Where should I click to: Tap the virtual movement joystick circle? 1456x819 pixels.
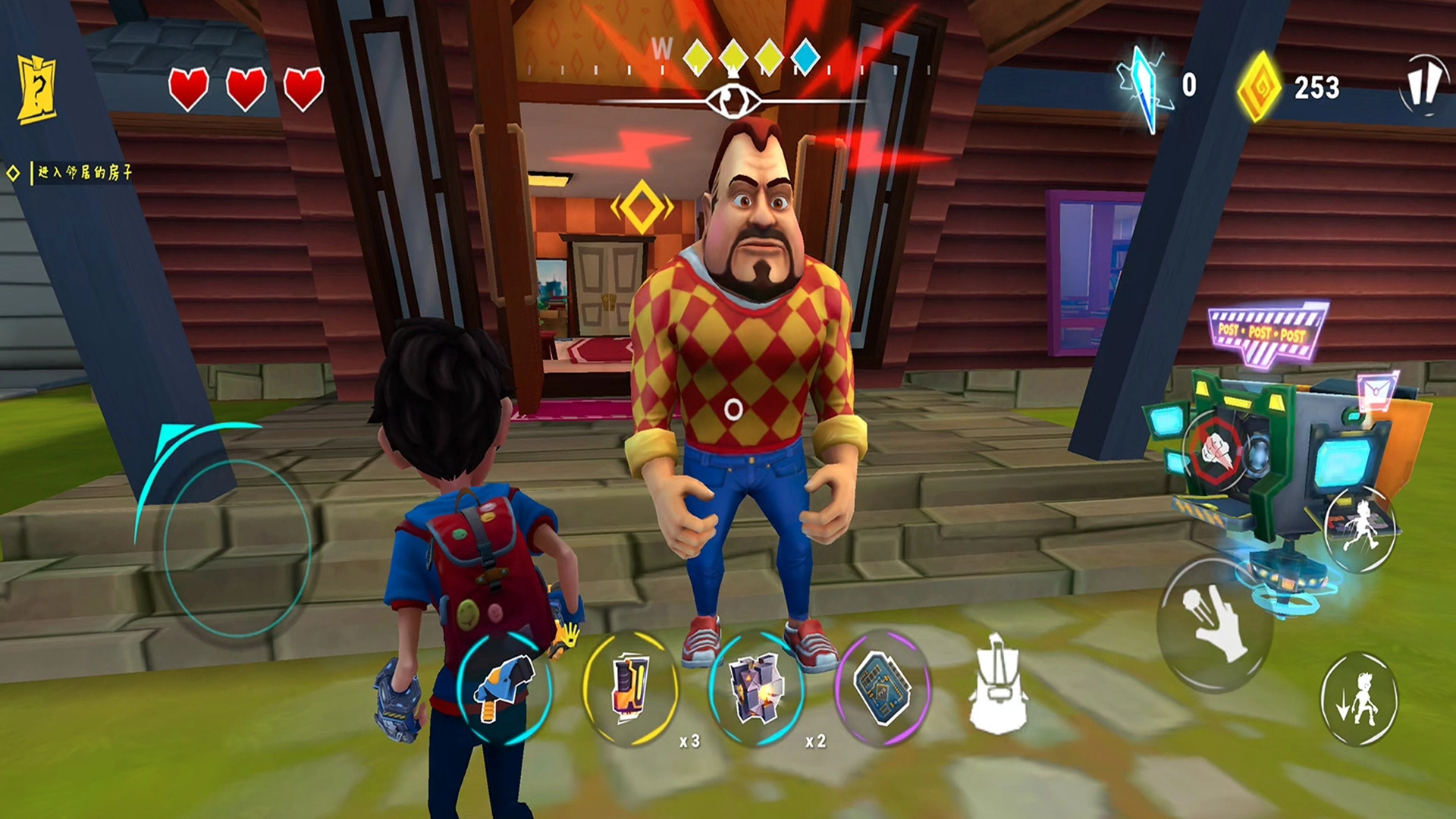click(237, 548)
